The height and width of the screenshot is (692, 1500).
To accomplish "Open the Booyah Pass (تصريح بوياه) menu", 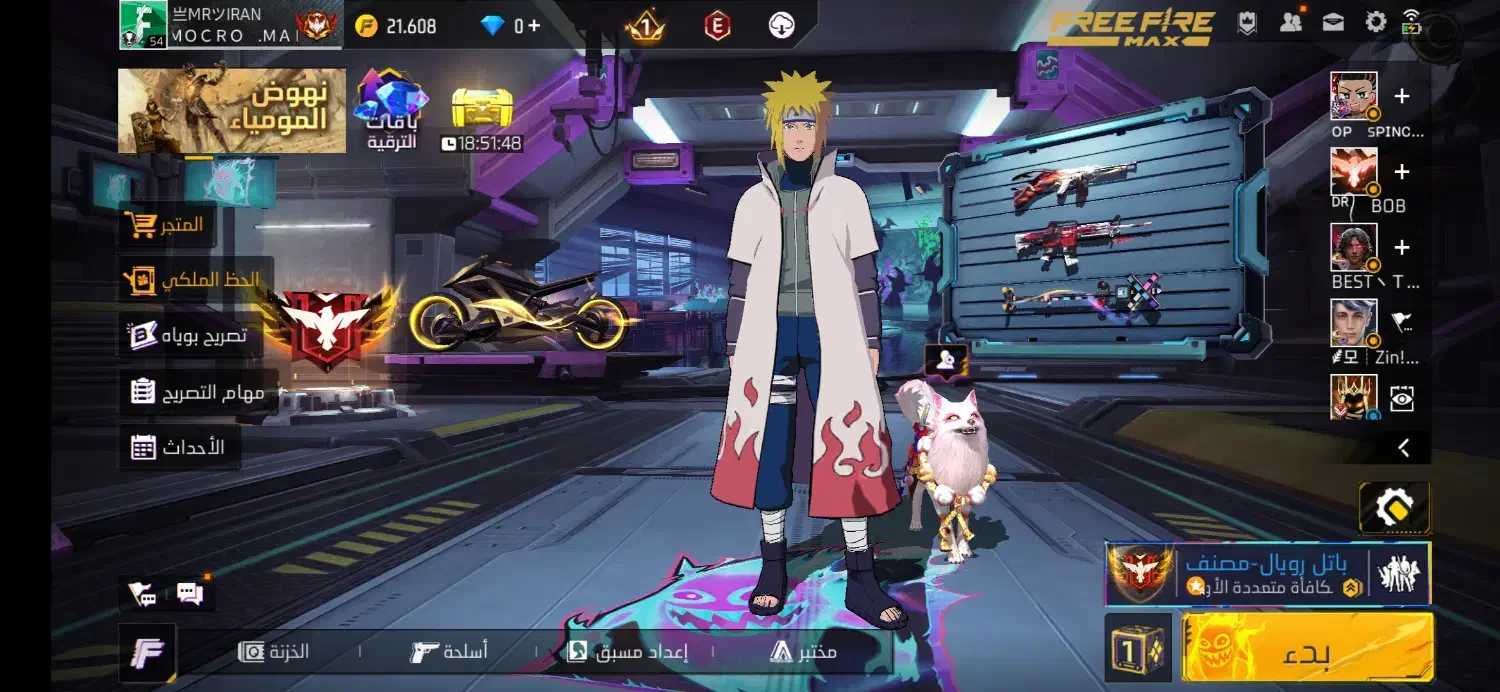I will [x=188, y=336].
